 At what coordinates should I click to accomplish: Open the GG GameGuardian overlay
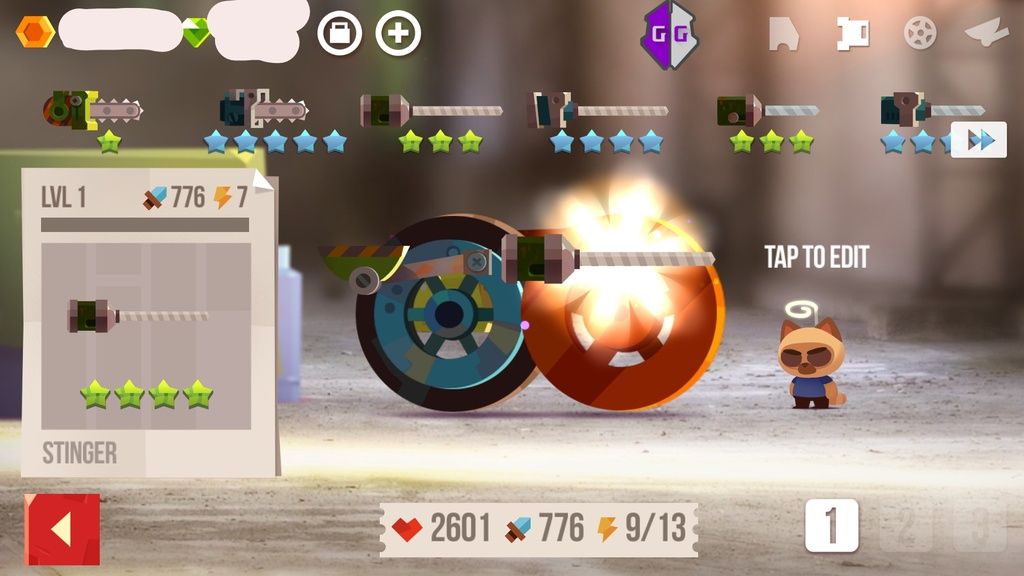click(669, 34)
